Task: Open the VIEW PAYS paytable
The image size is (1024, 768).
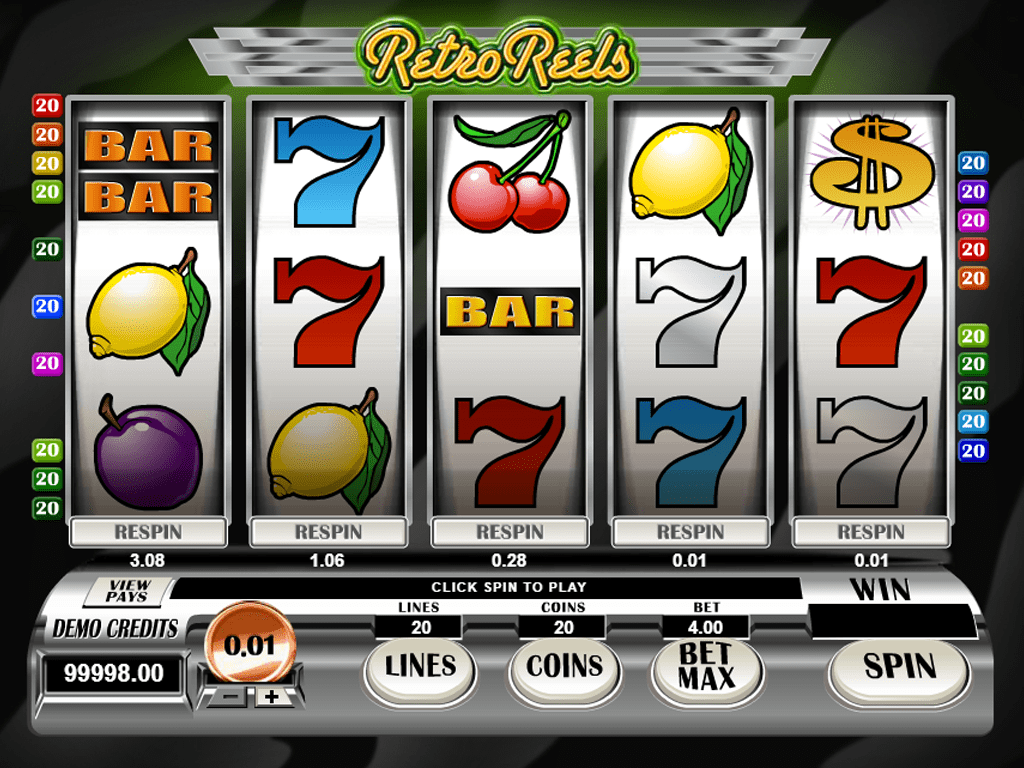Action: (127, 591)
